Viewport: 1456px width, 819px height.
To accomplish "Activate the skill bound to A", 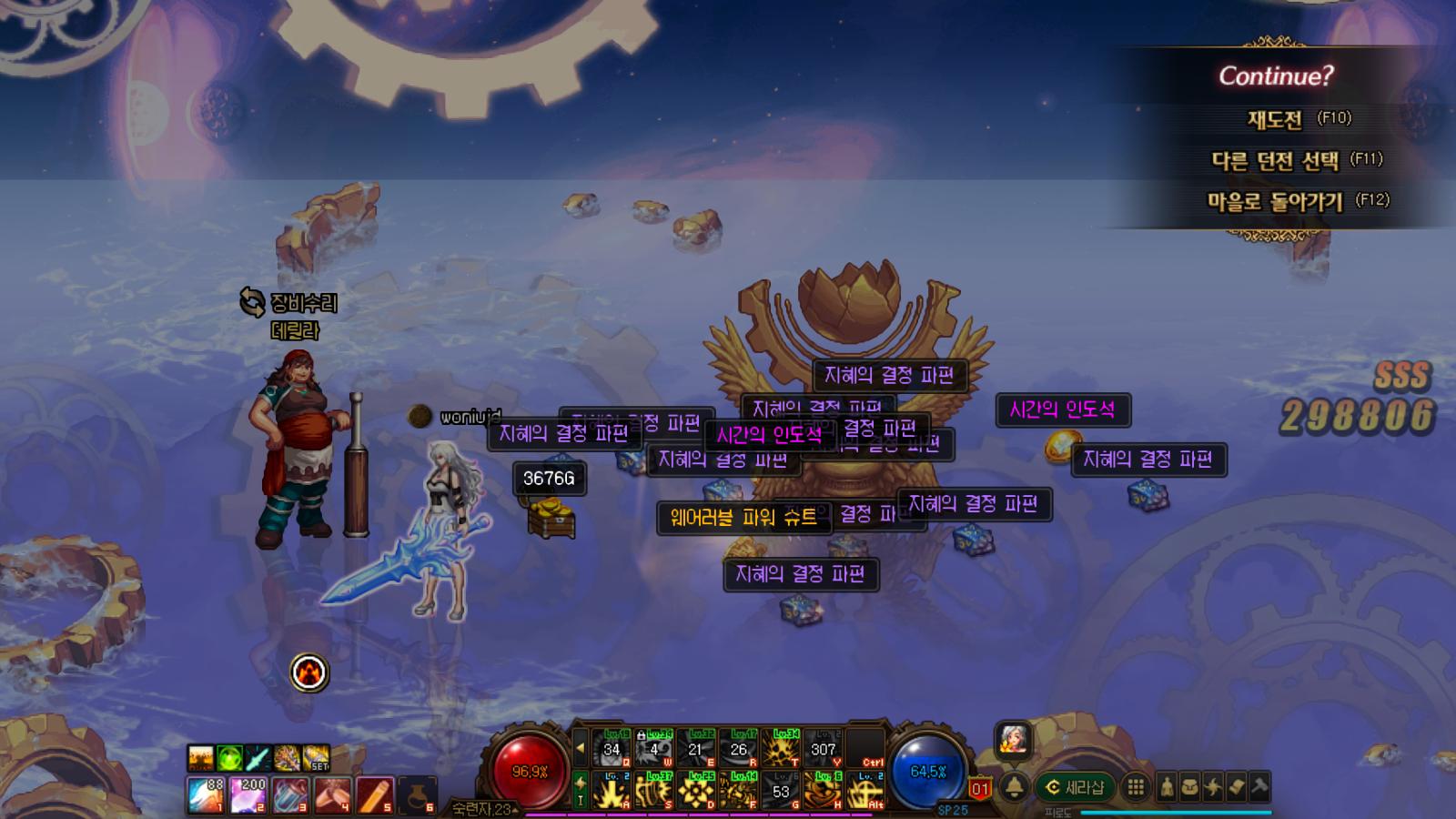I will click(612, 791).
